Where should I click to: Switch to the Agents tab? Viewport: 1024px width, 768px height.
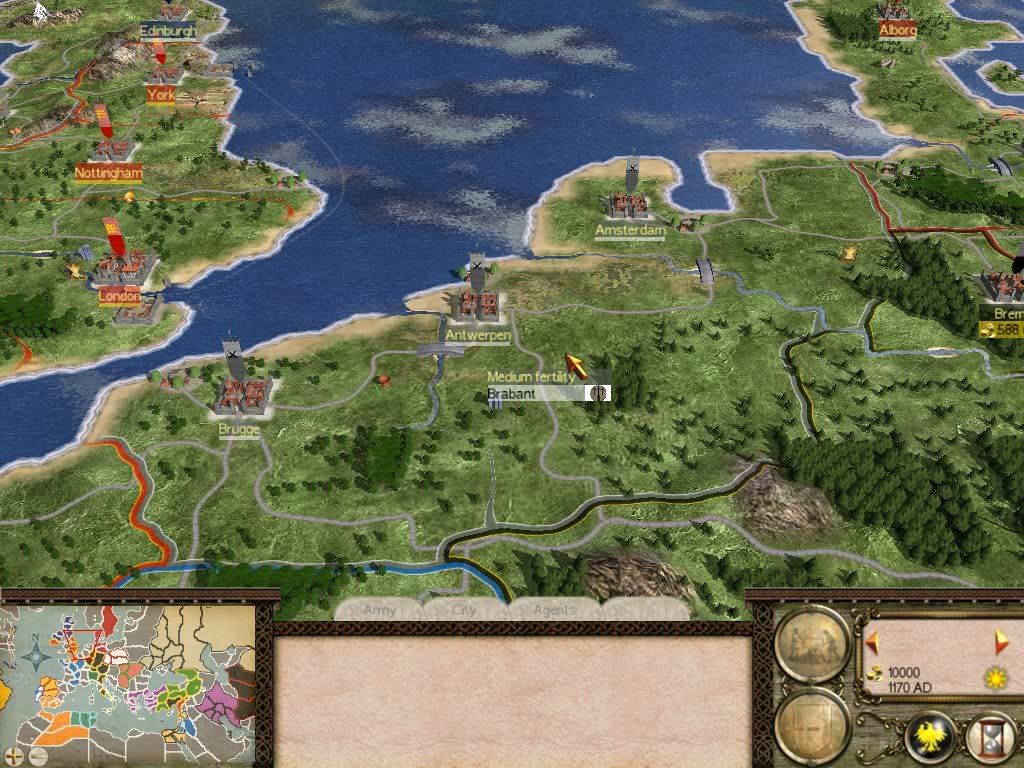554,610
